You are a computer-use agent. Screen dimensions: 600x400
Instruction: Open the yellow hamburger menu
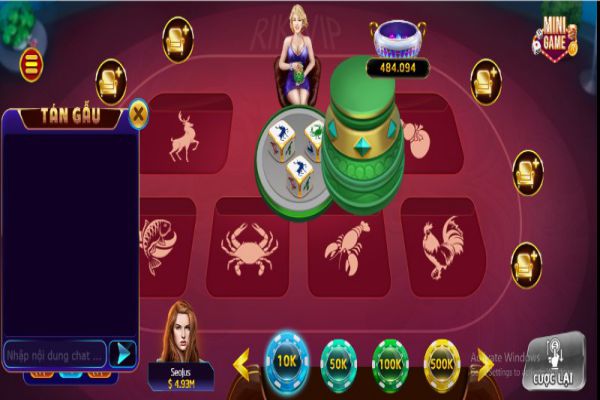(x=32, y=64)
